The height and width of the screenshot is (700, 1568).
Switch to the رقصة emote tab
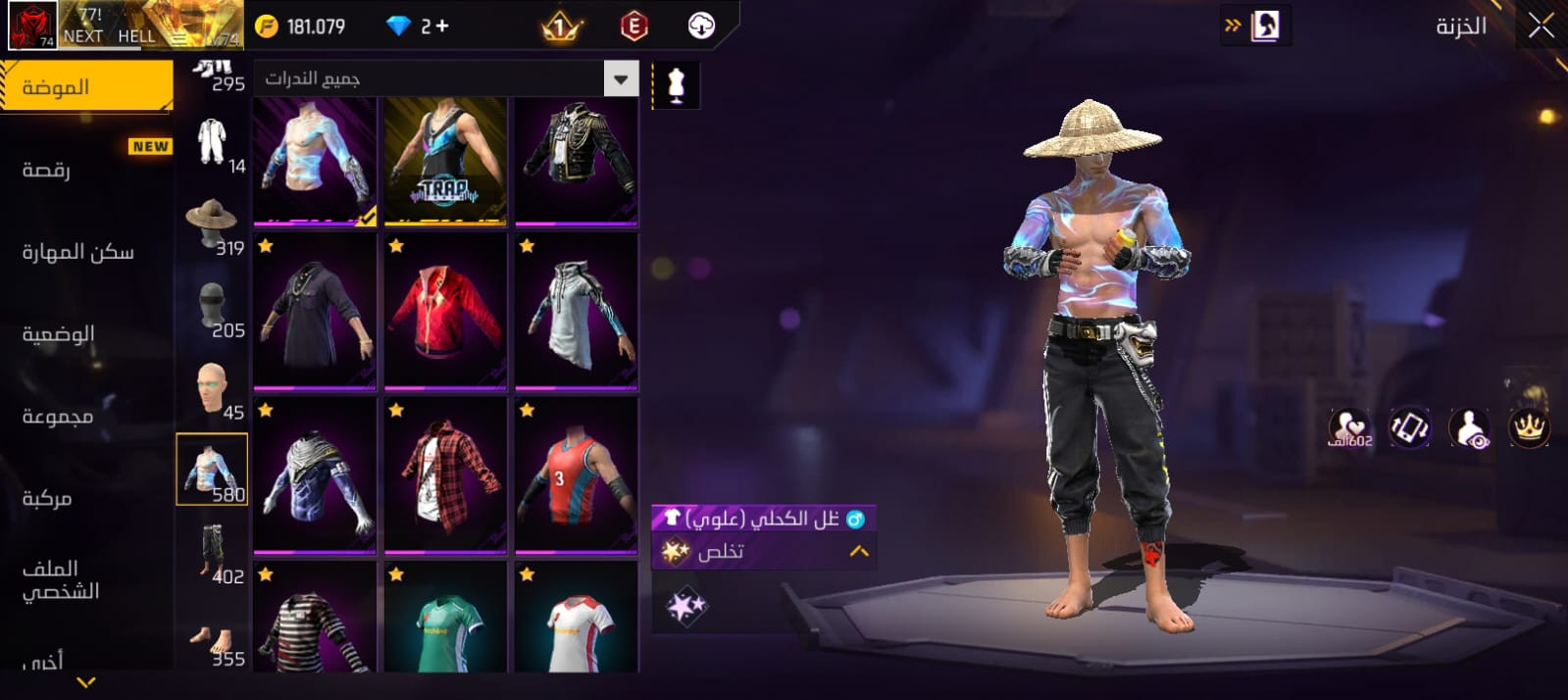47,170
